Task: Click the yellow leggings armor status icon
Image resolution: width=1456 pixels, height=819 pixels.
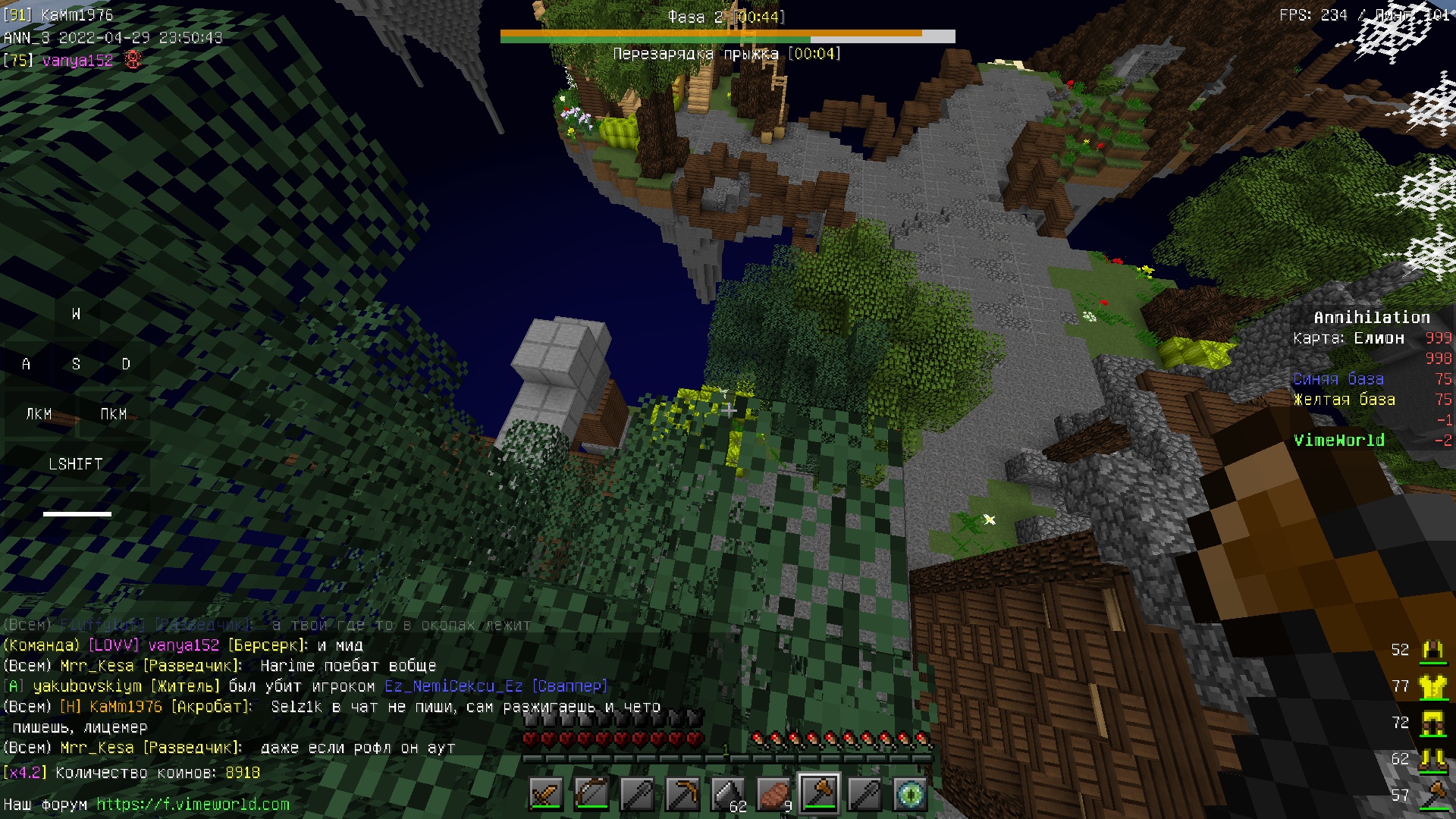Action: point(1432,723)
